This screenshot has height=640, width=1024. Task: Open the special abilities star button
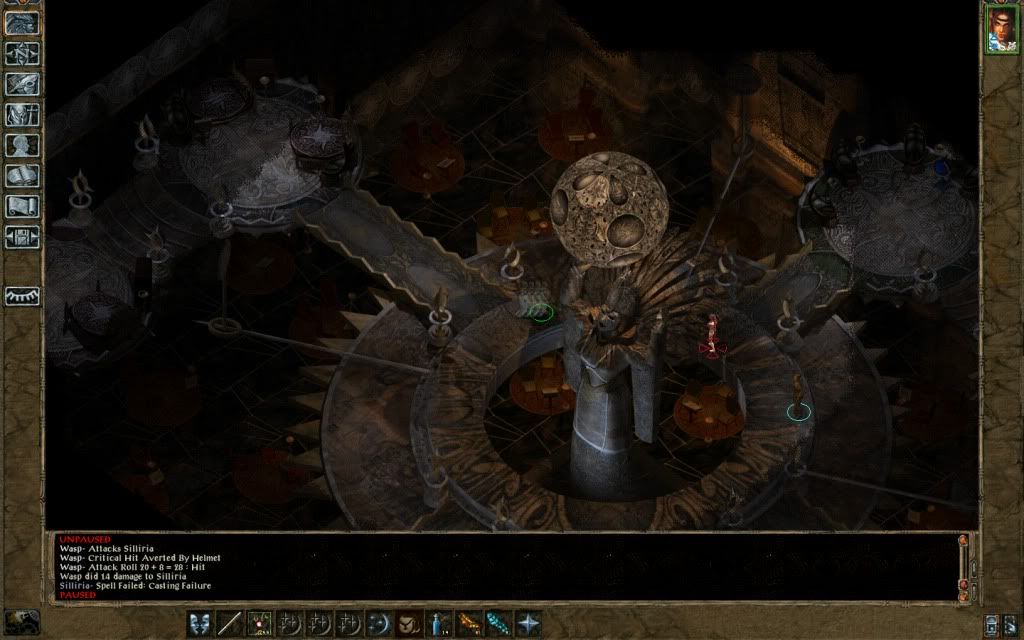click(x=528, y=622)
